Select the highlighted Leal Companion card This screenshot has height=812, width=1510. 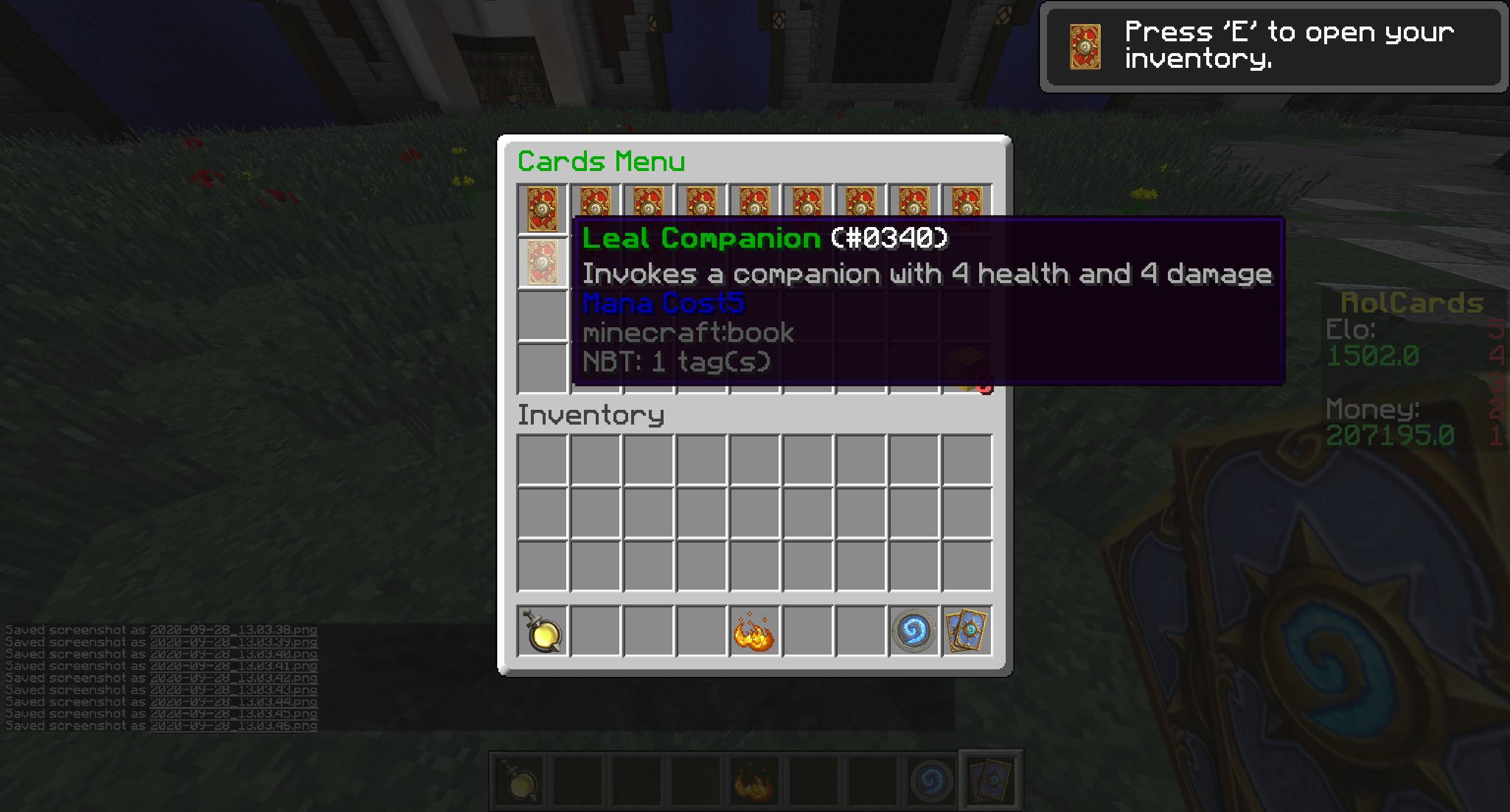[x=542, y=263]
